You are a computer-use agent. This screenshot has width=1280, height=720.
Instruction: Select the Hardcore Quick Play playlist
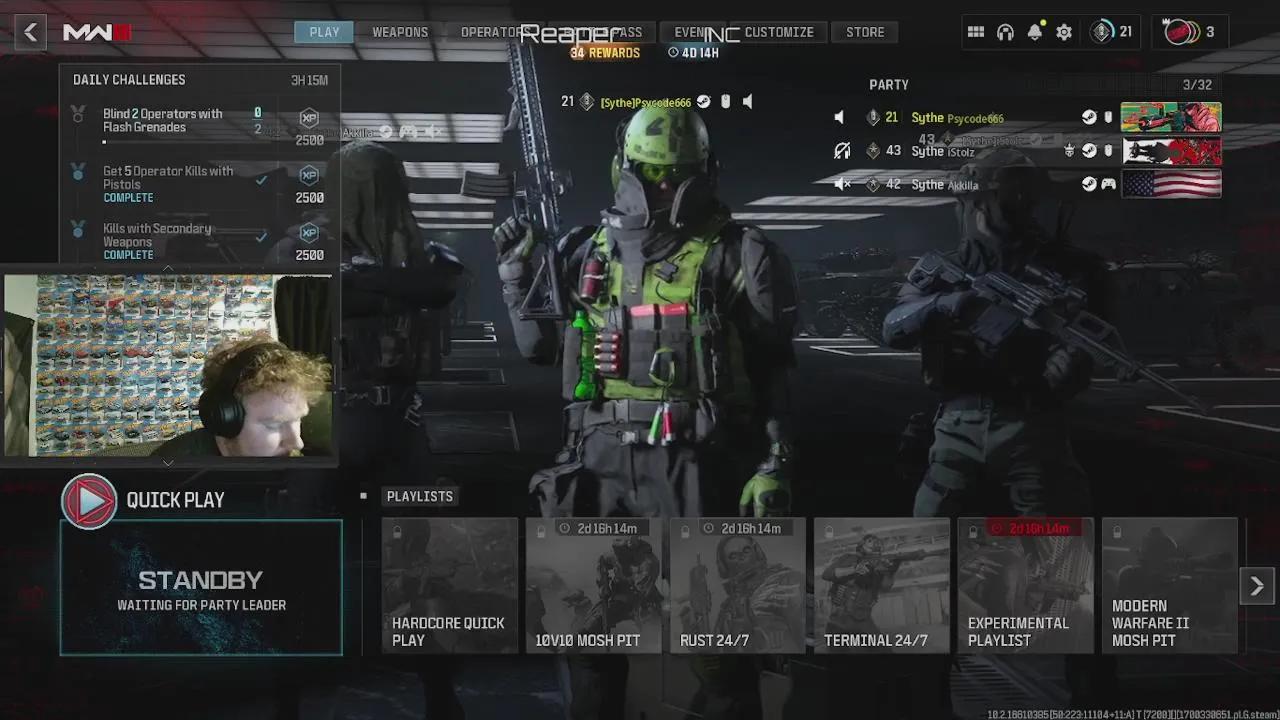click(x=450, y=586)
